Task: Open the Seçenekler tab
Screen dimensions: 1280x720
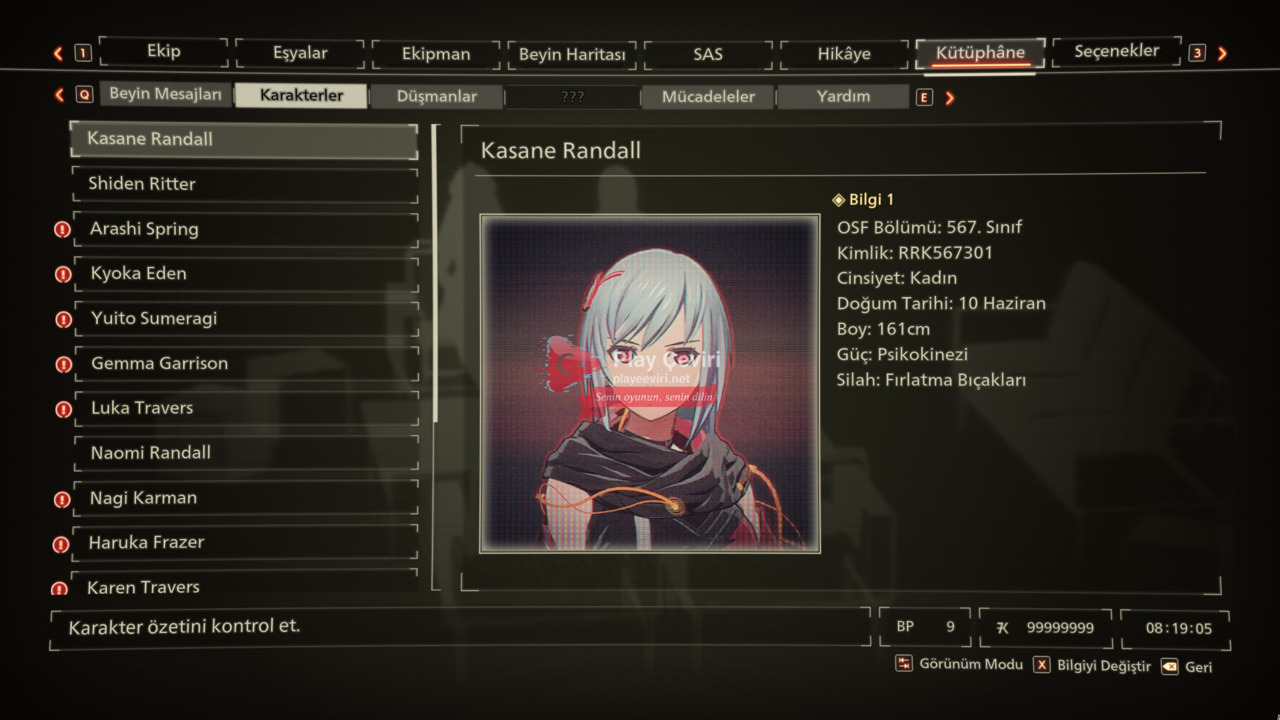Action: [1116, 51]
